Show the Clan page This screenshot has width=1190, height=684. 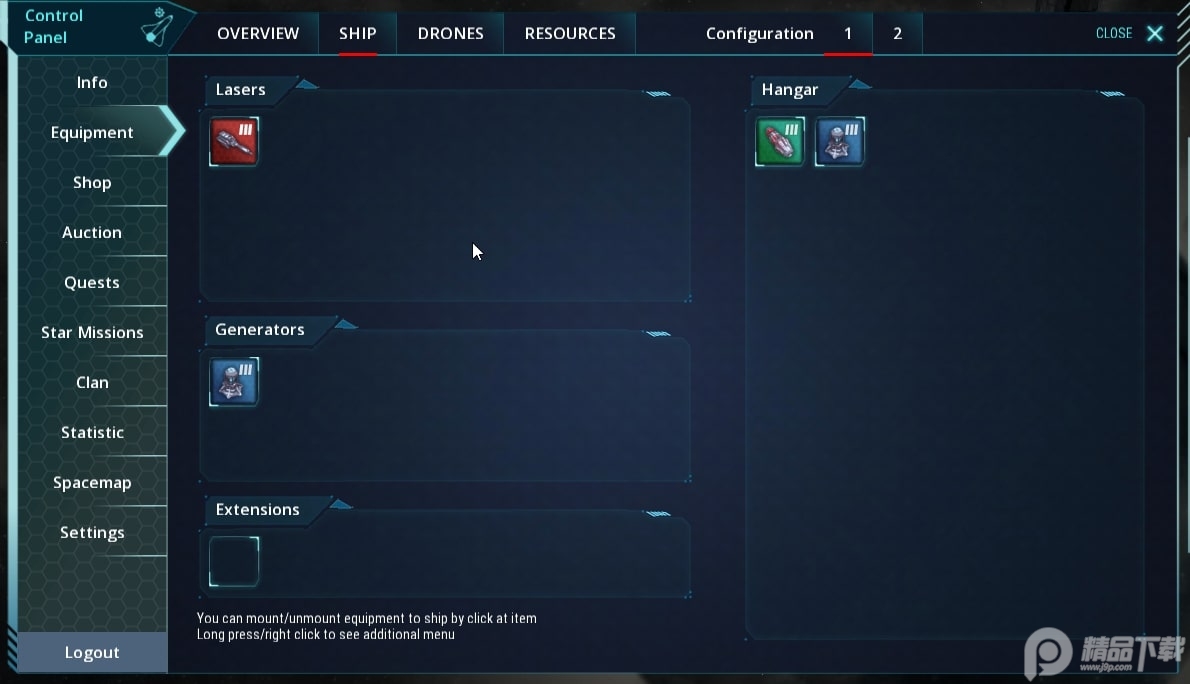[92, 382]
